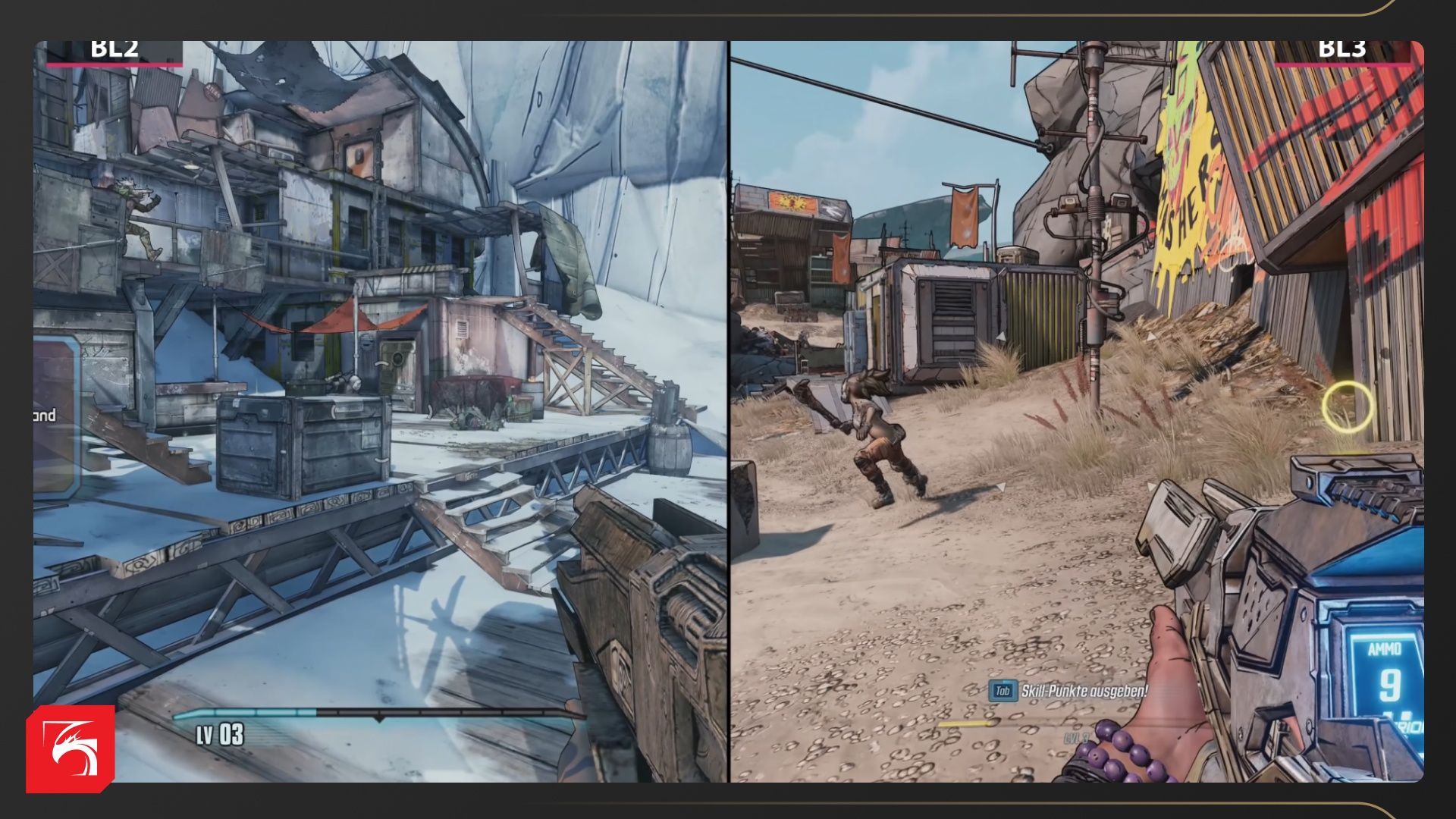Select the BL2 comparison label
This screenshot has width=1456, height=819.
(x=114, y=50)
